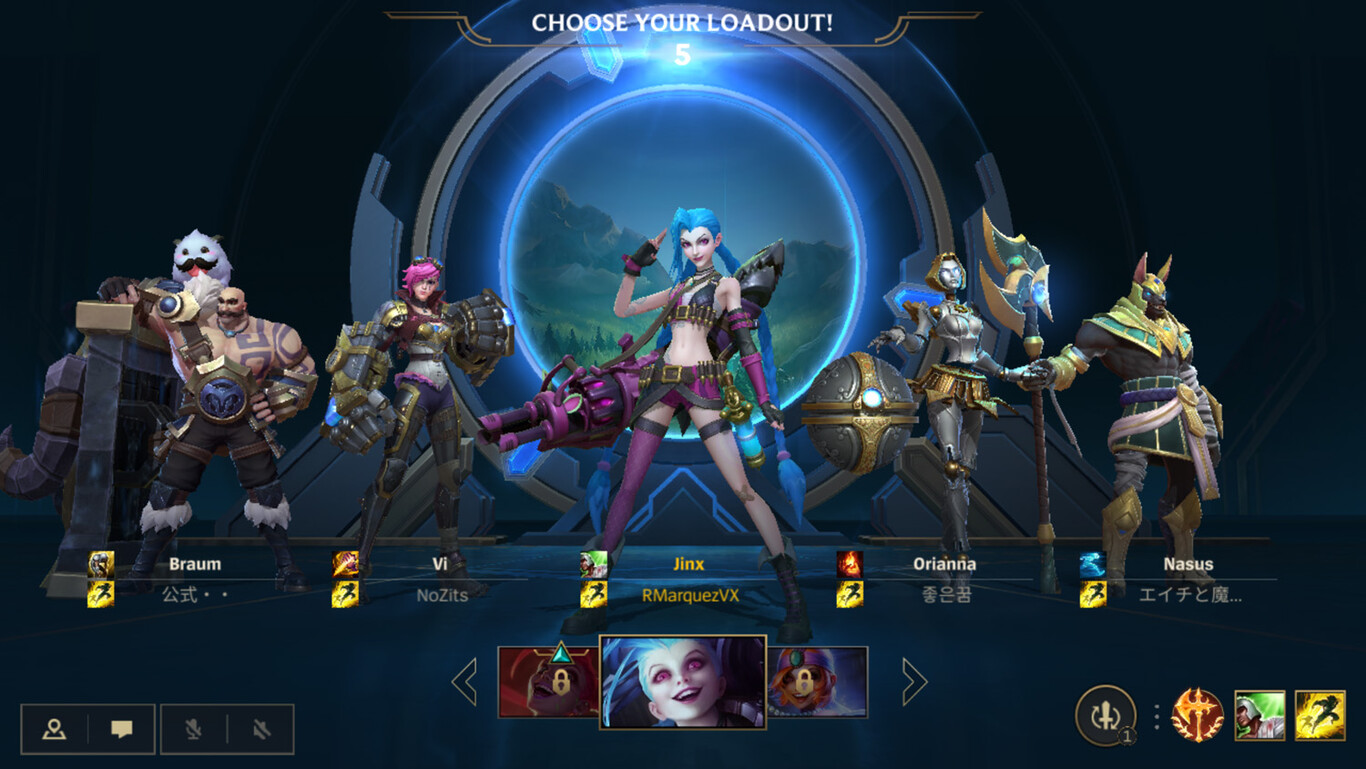This screenshot has height=769, width=1366.
Task: Select the locked purple bandana skin thumbnail
Action: click(x=817, y=682)
